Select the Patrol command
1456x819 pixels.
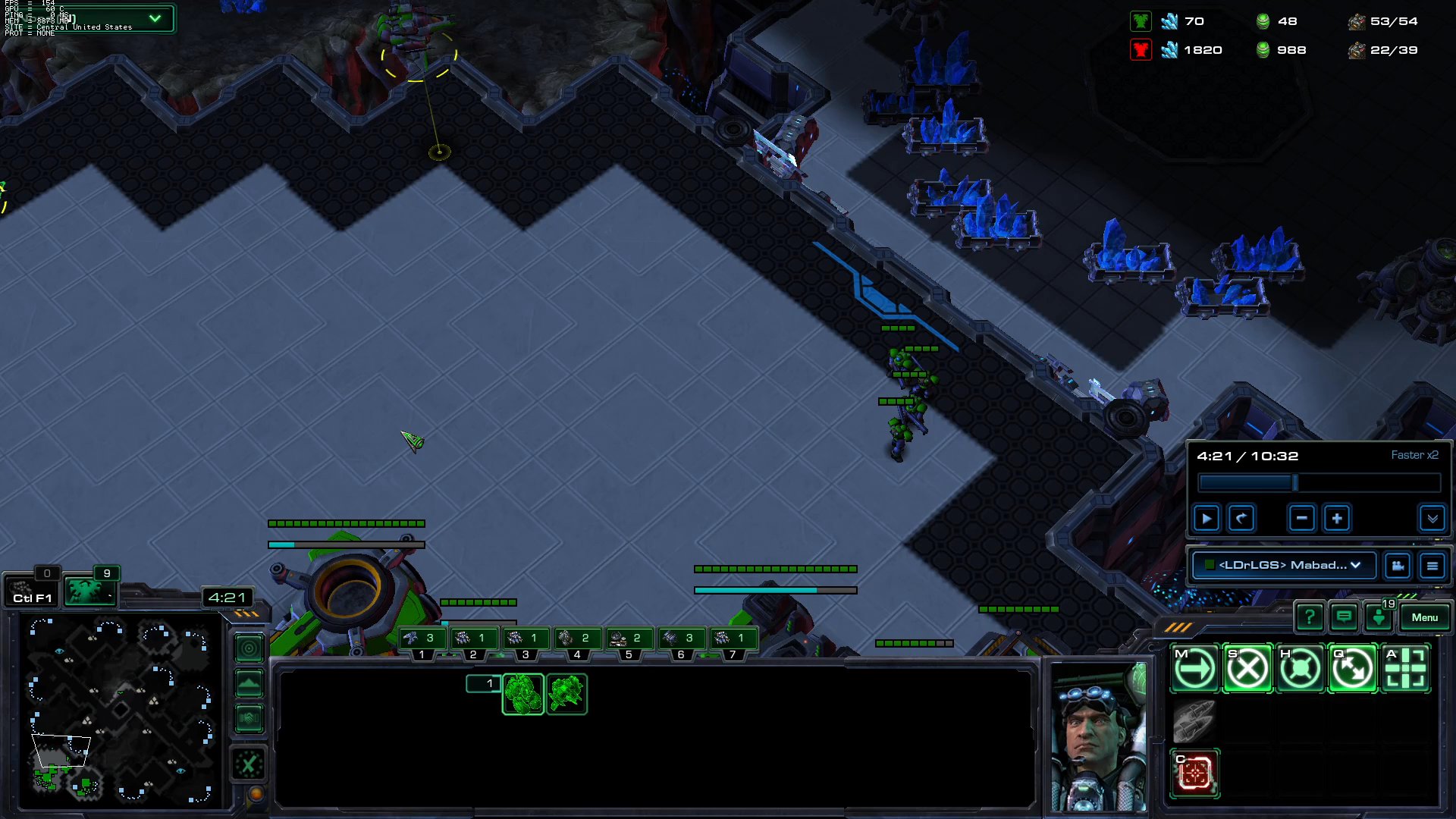pyautogui.click(x=1353, y=668)
